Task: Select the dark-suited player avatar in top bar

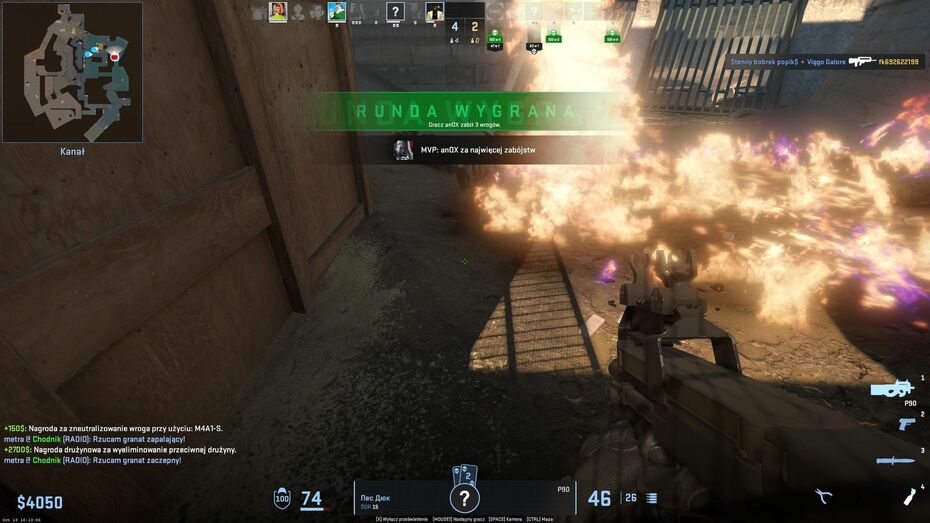Action: point(435,12)
